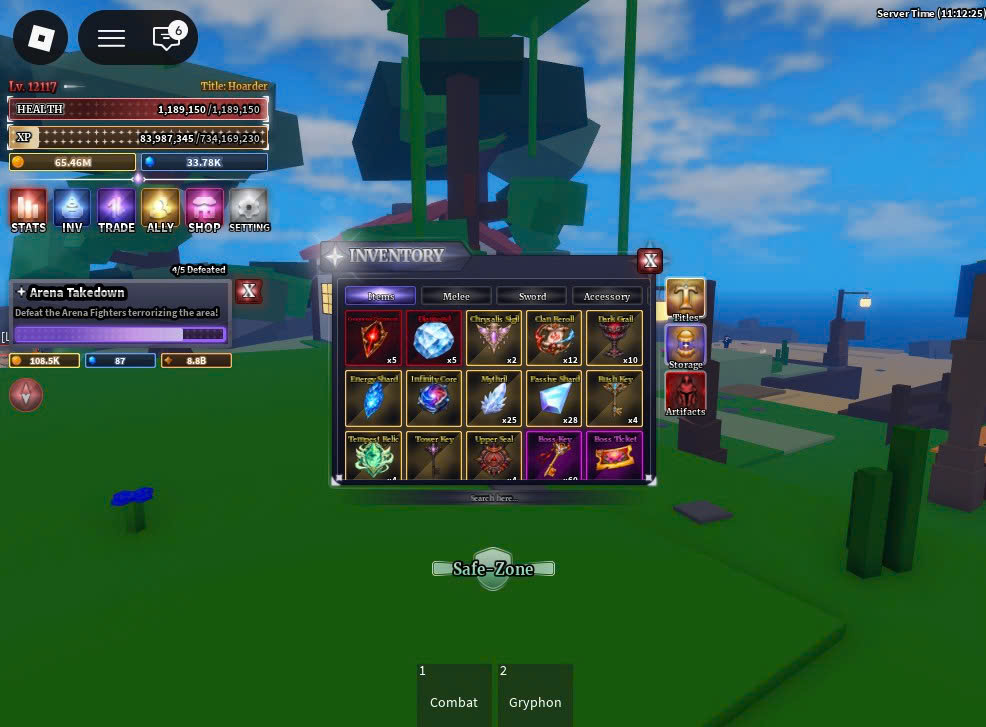The width and height of the screenshot is (986, 727).
Task: Pick the Passive Shard item
Action: pos(554,399)
